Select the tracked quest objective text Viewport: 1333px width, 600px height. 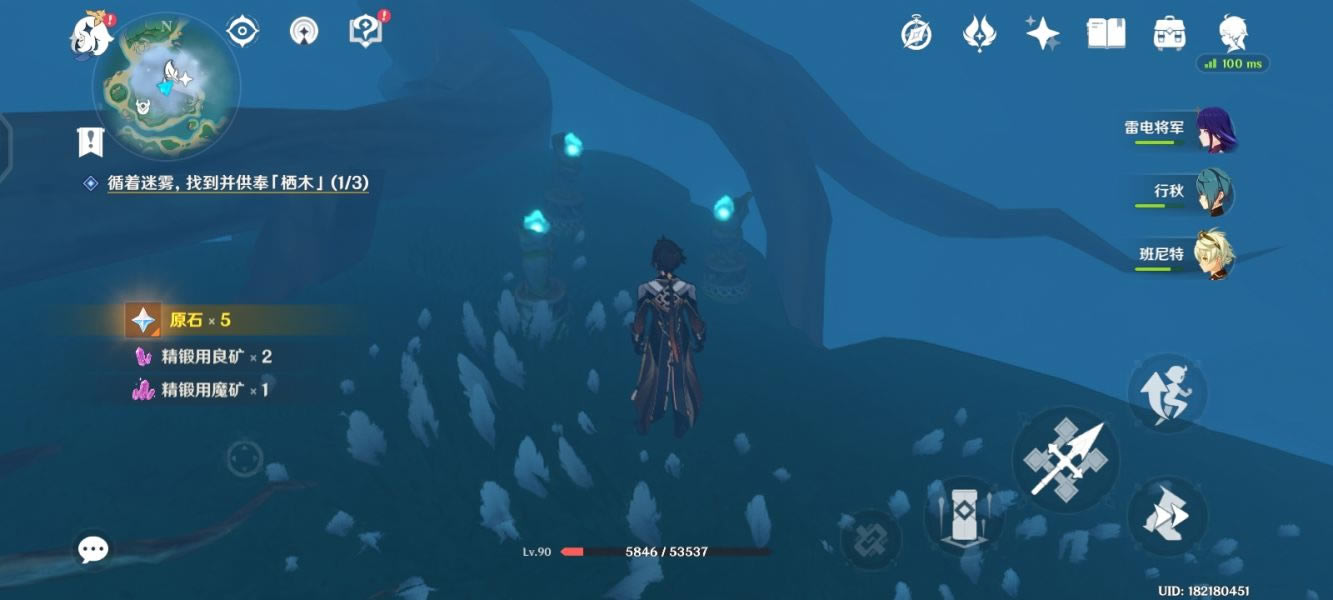tap(238, 183)
